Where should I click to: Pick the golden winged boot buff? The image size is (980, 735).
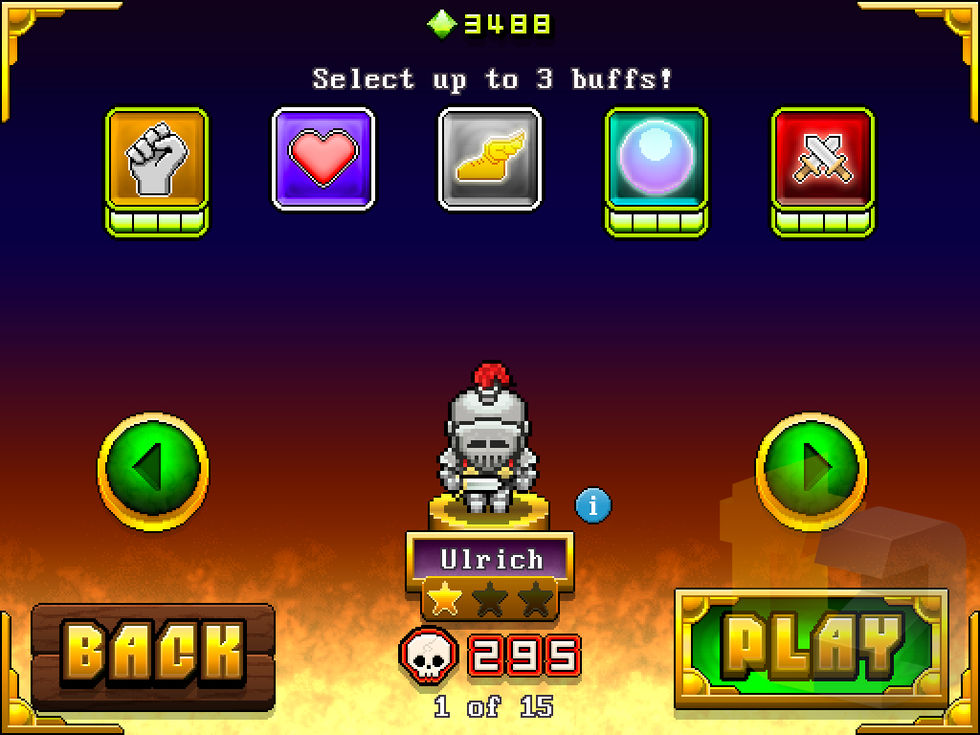point(490,159)
